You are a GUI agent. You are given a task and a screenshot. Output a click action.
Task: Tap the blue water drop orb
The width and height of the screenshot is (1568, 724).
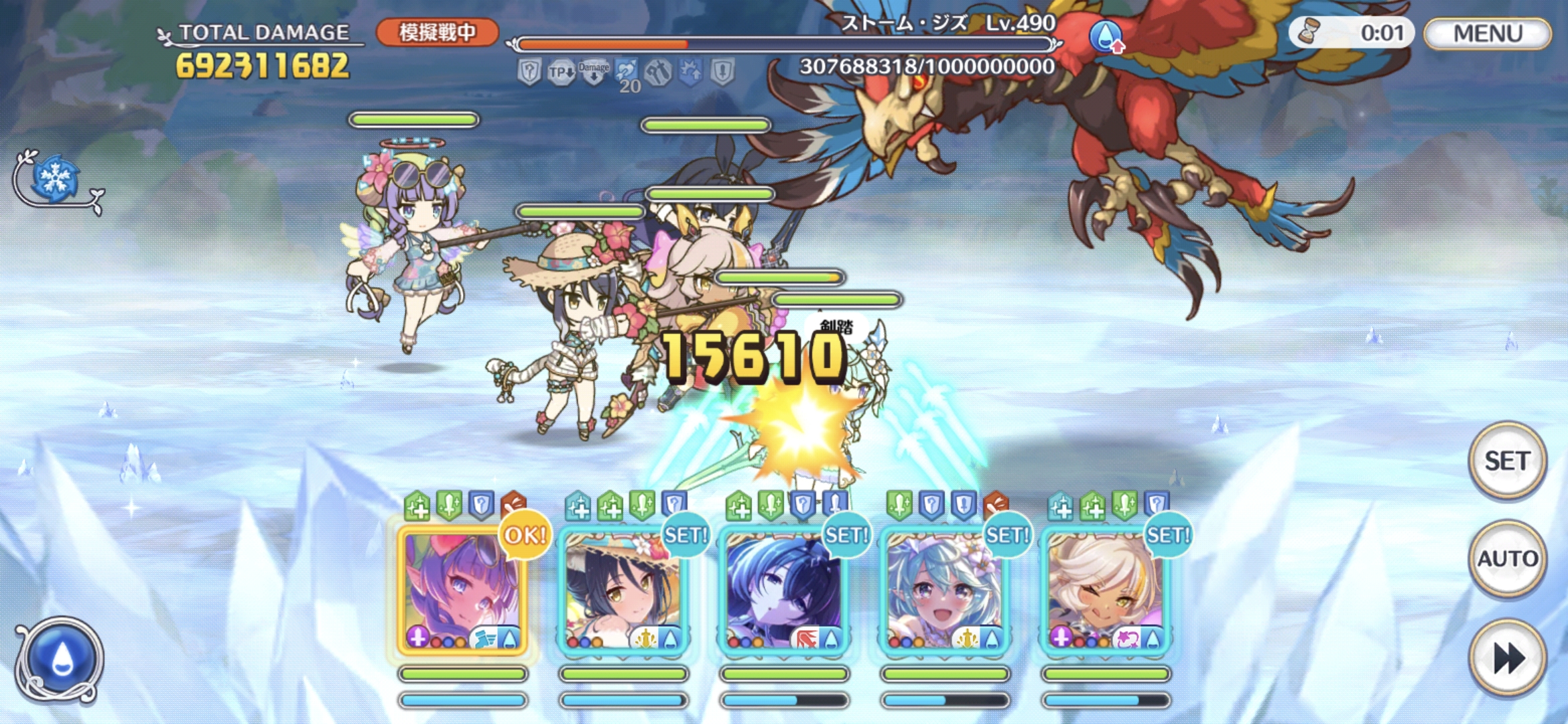pyautogui.click(x=60, y=660)
